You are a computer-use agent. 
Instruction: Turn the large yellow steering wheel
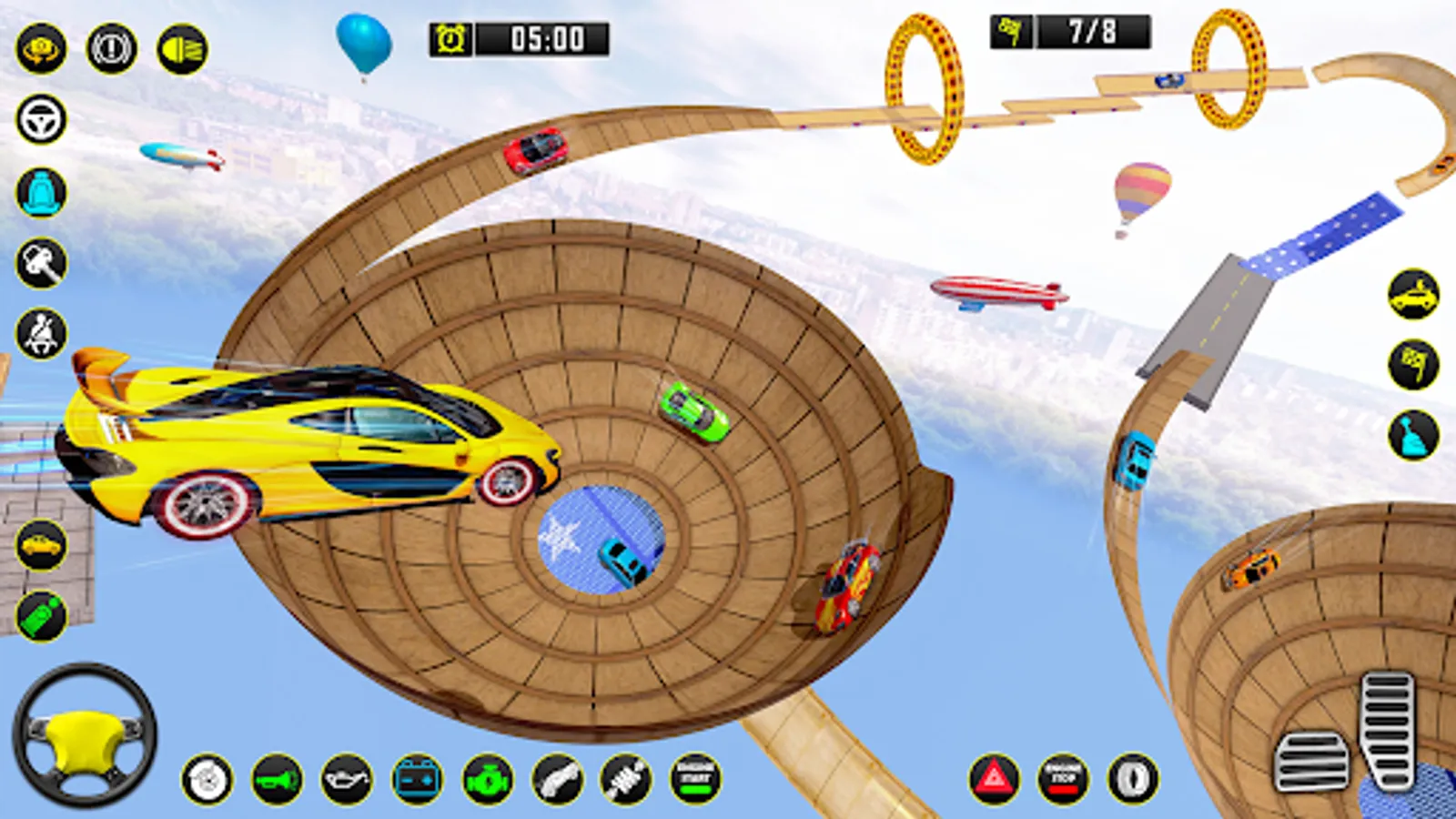click(x=84, y=735)
